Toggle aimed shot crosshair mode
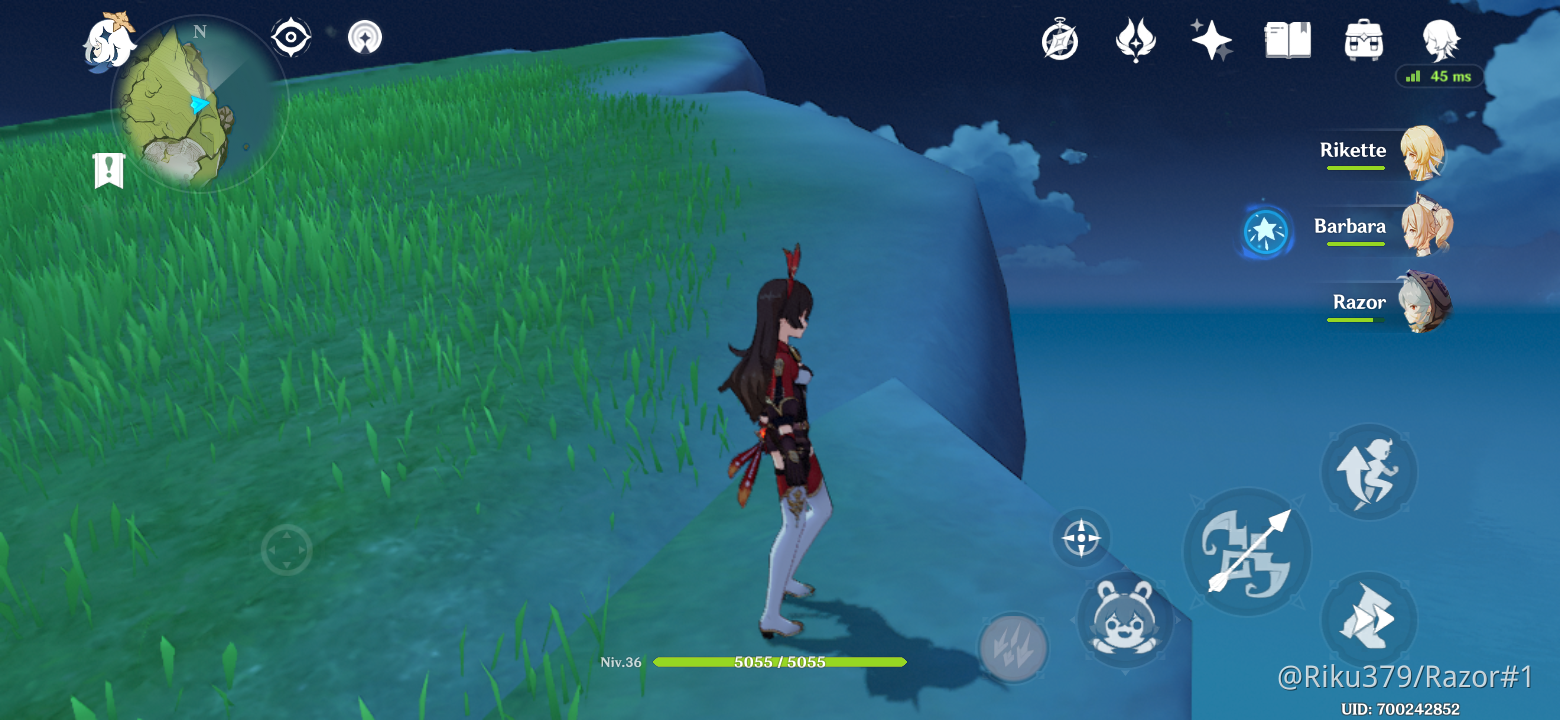Viewport: 1560px width, 720px height. point(1080,538)
